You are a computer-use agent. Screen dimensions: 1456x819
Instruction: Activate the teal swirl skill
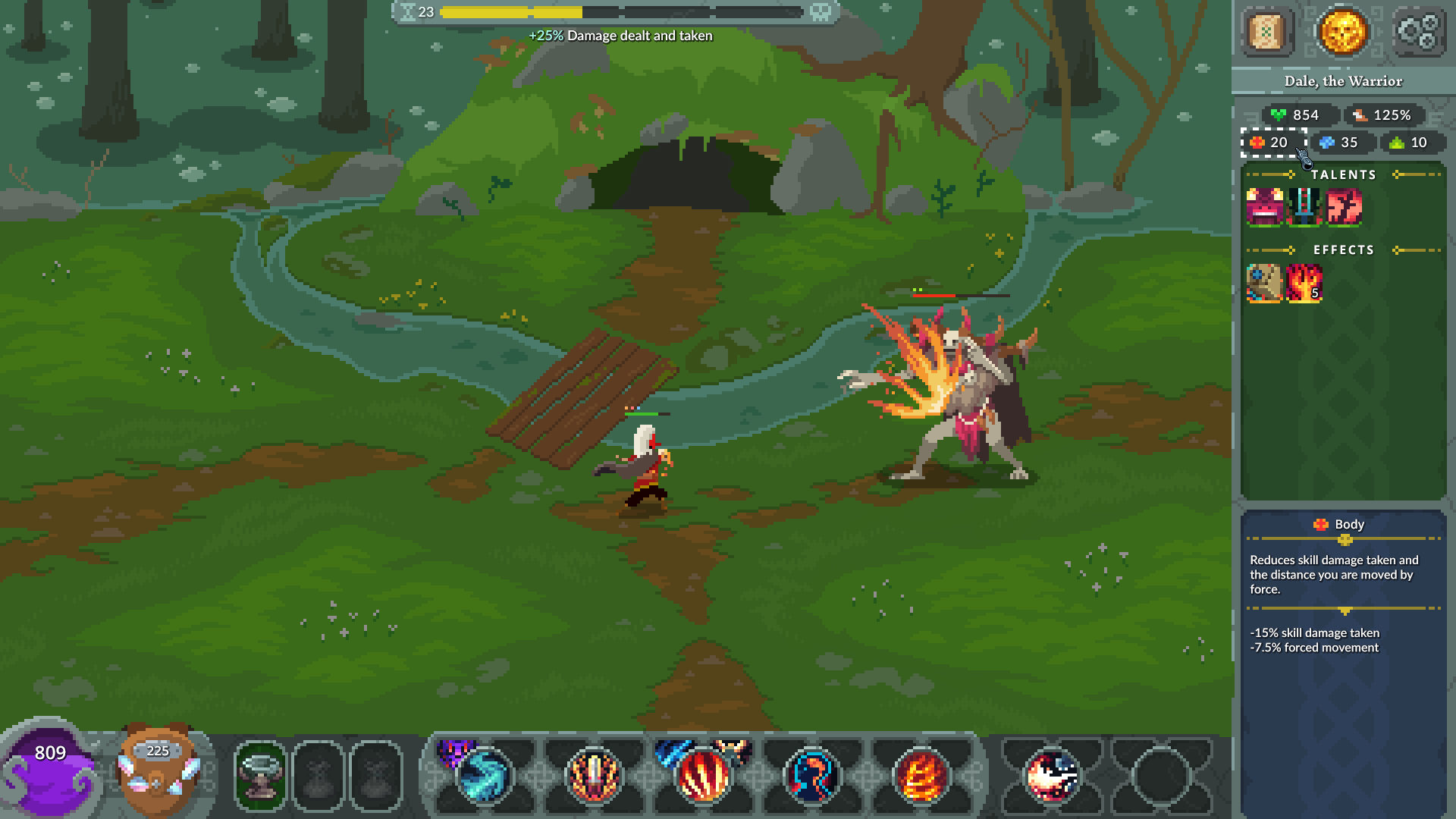pyautogui.click(x=483, y=776)
